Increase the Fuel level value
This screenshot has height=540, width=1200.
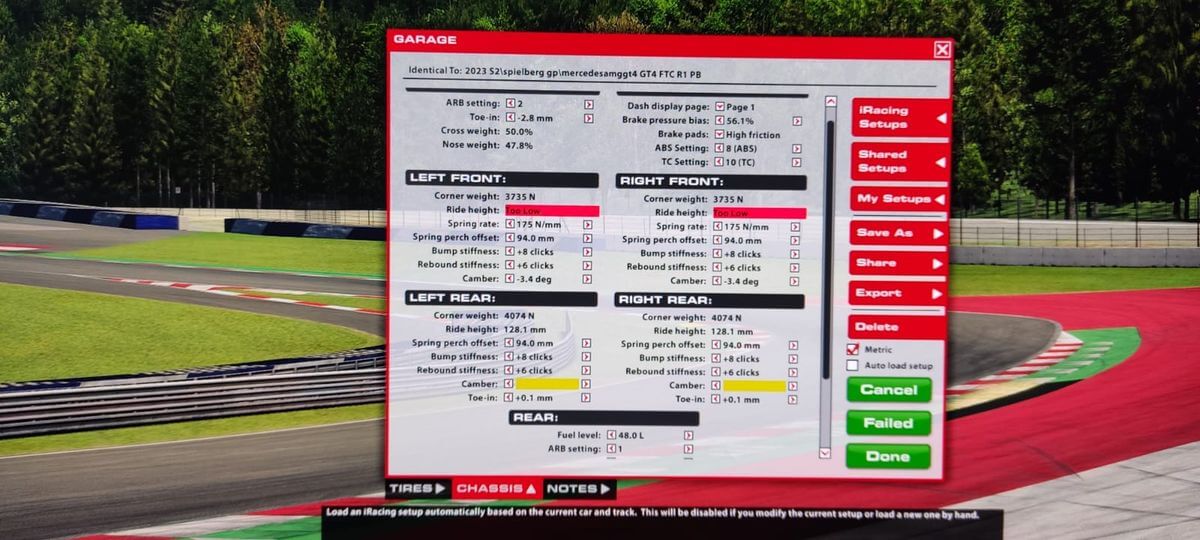click(688, 436)
